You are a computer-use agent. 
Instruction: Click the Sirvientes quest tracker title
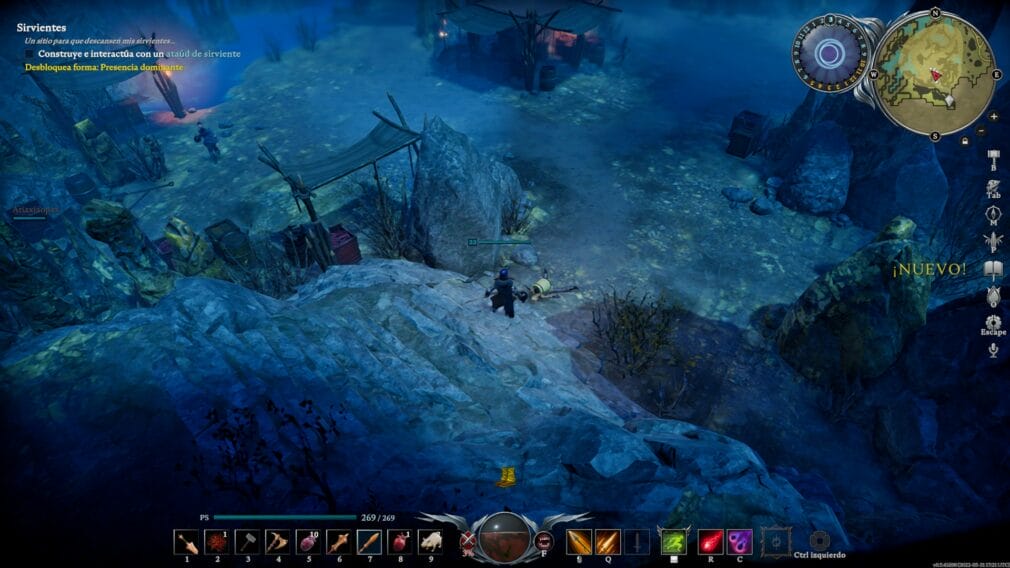pyautogui.click(x=41, y=27)
